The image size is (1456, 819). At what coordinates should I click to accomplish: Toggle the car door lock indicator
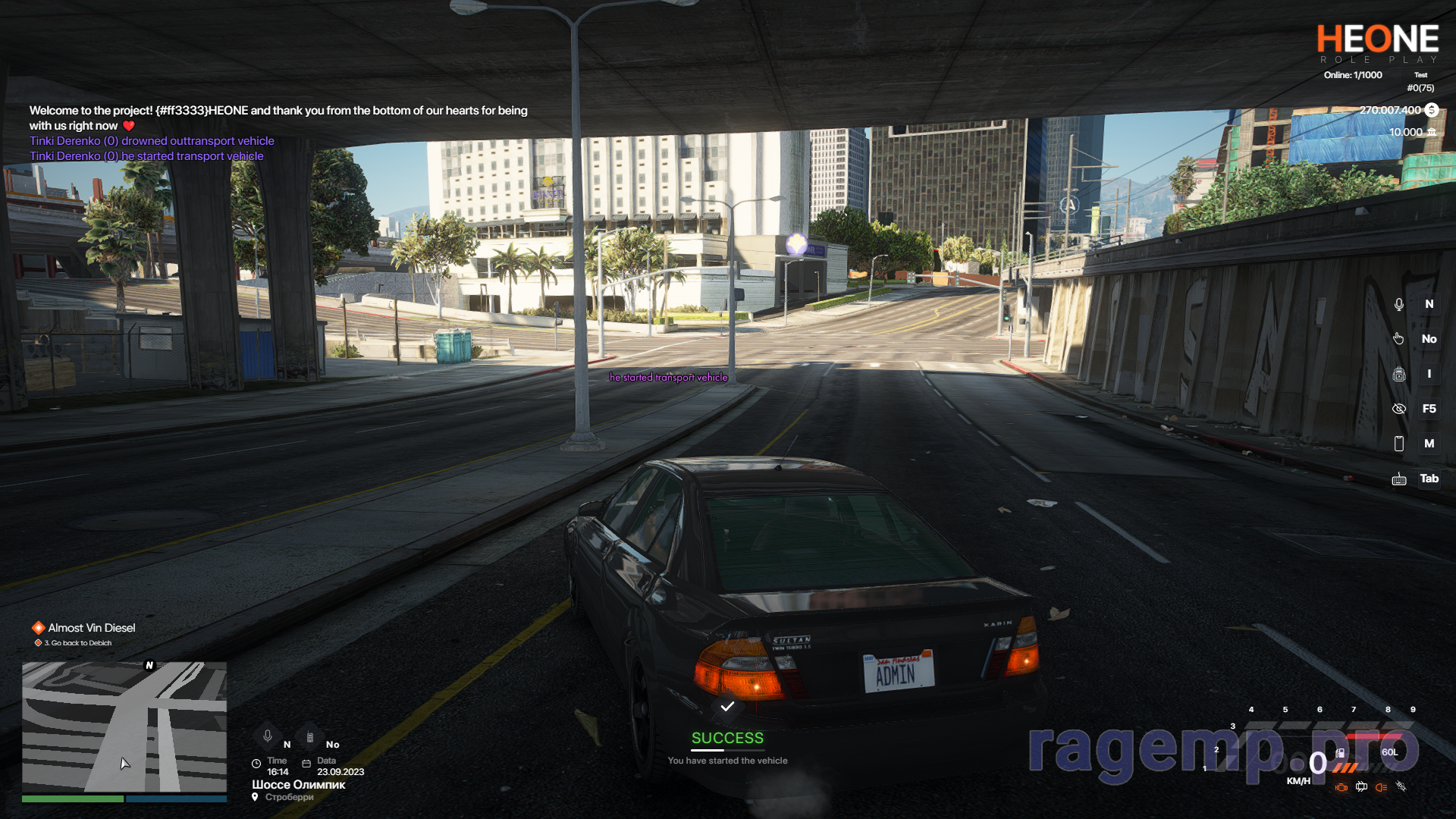pyautogui.click(x=1362, y=787)
